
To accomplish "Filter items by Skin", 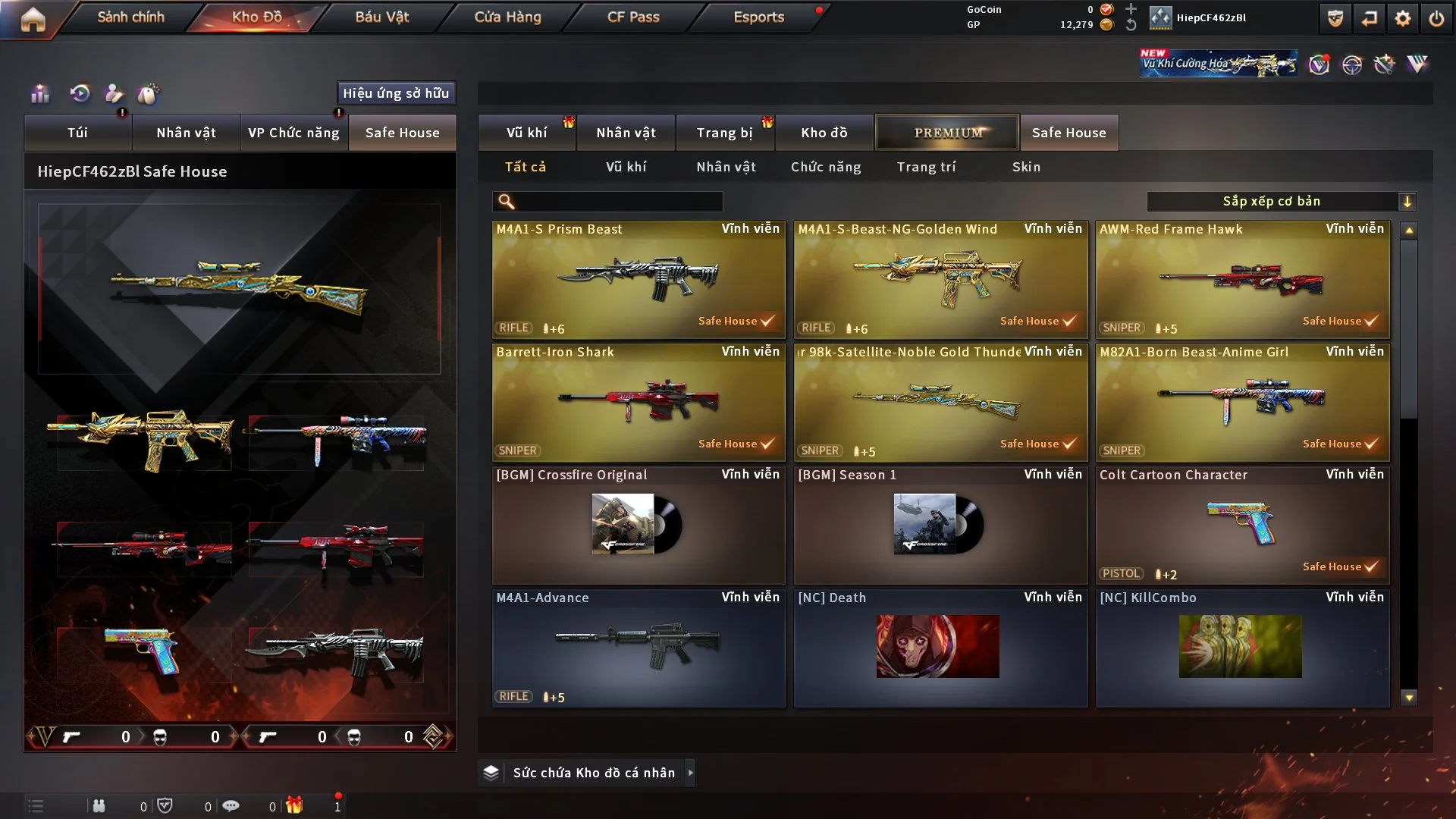I will pyautogui.click(x=1026, y=167).
